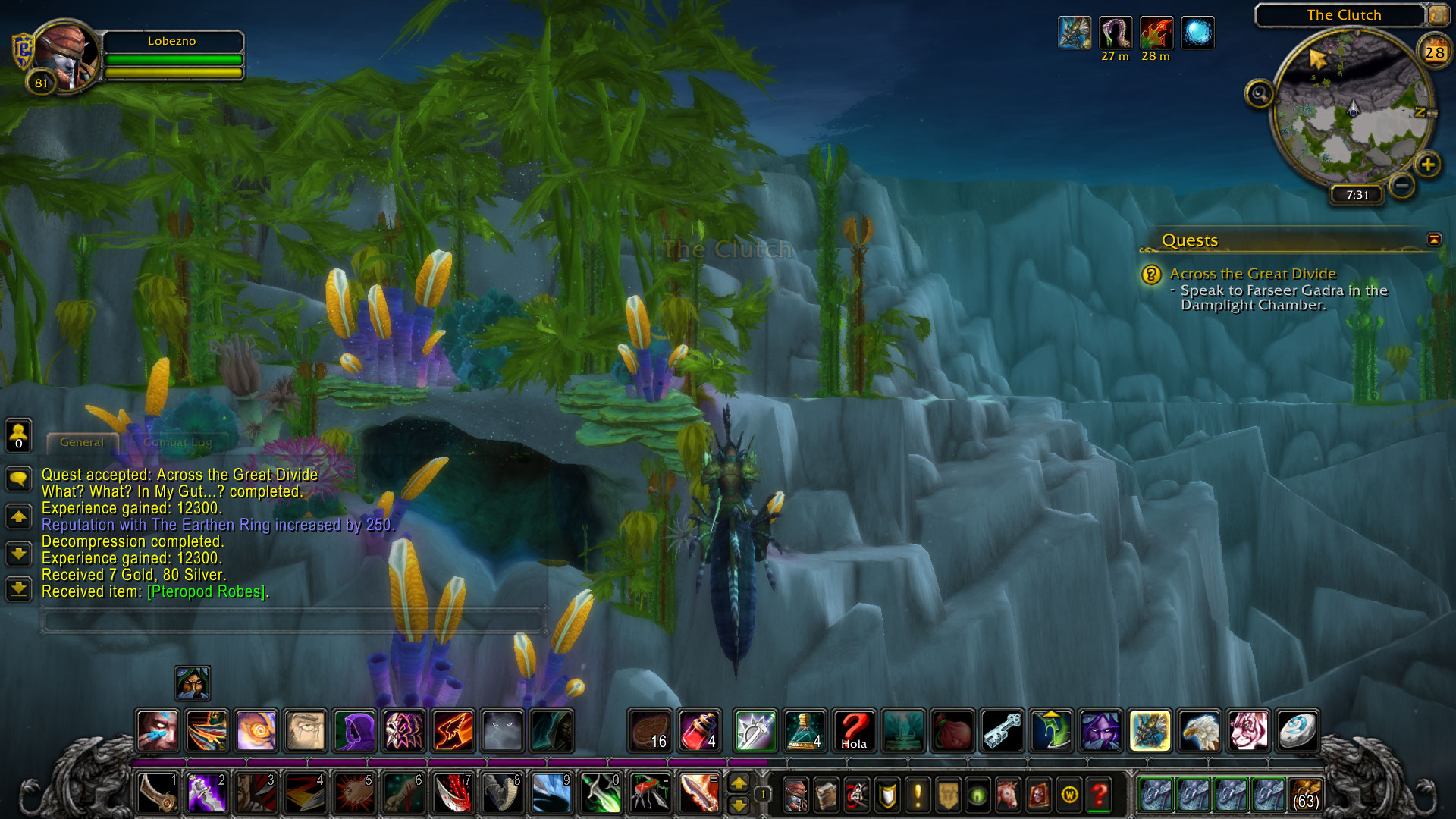Summon the white eagle mount
The width and height of the screenshot is (1456, 819).
tap(1199, 730)
